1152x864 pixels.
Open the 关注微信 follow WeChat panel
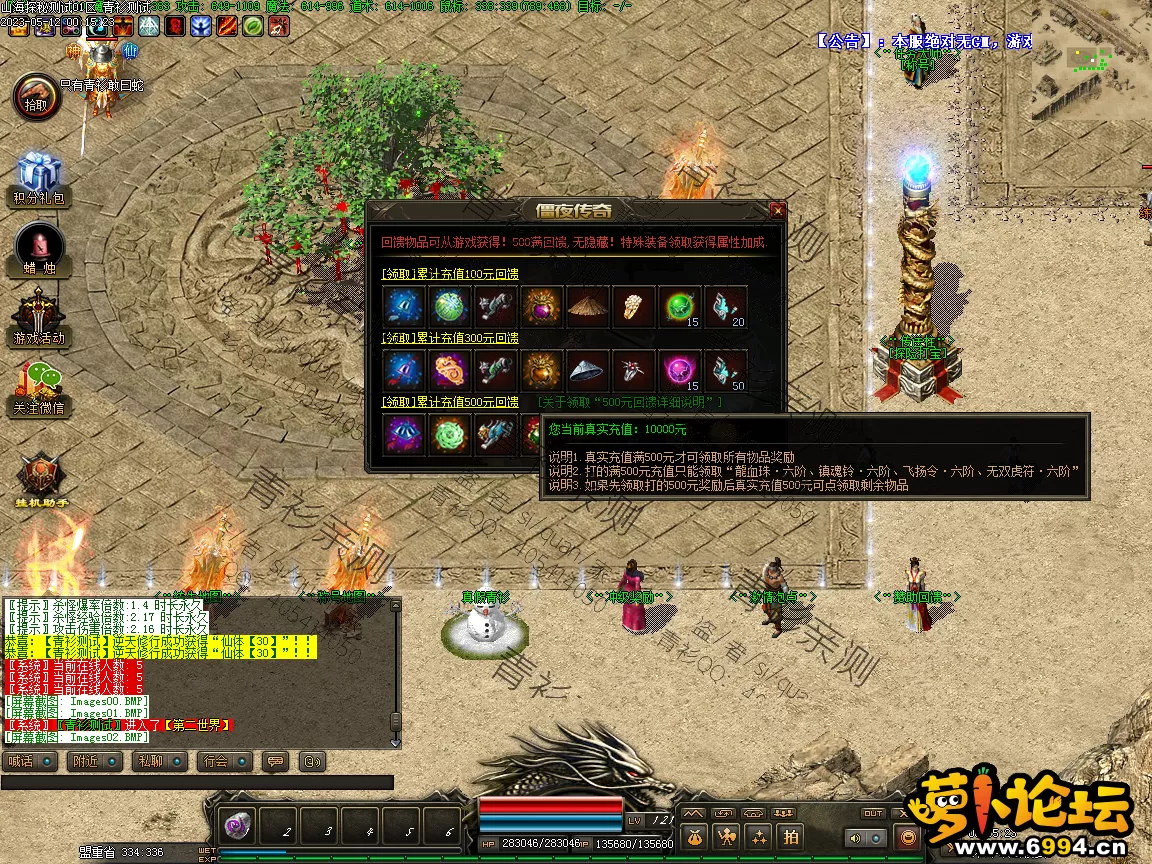point(38,388)
